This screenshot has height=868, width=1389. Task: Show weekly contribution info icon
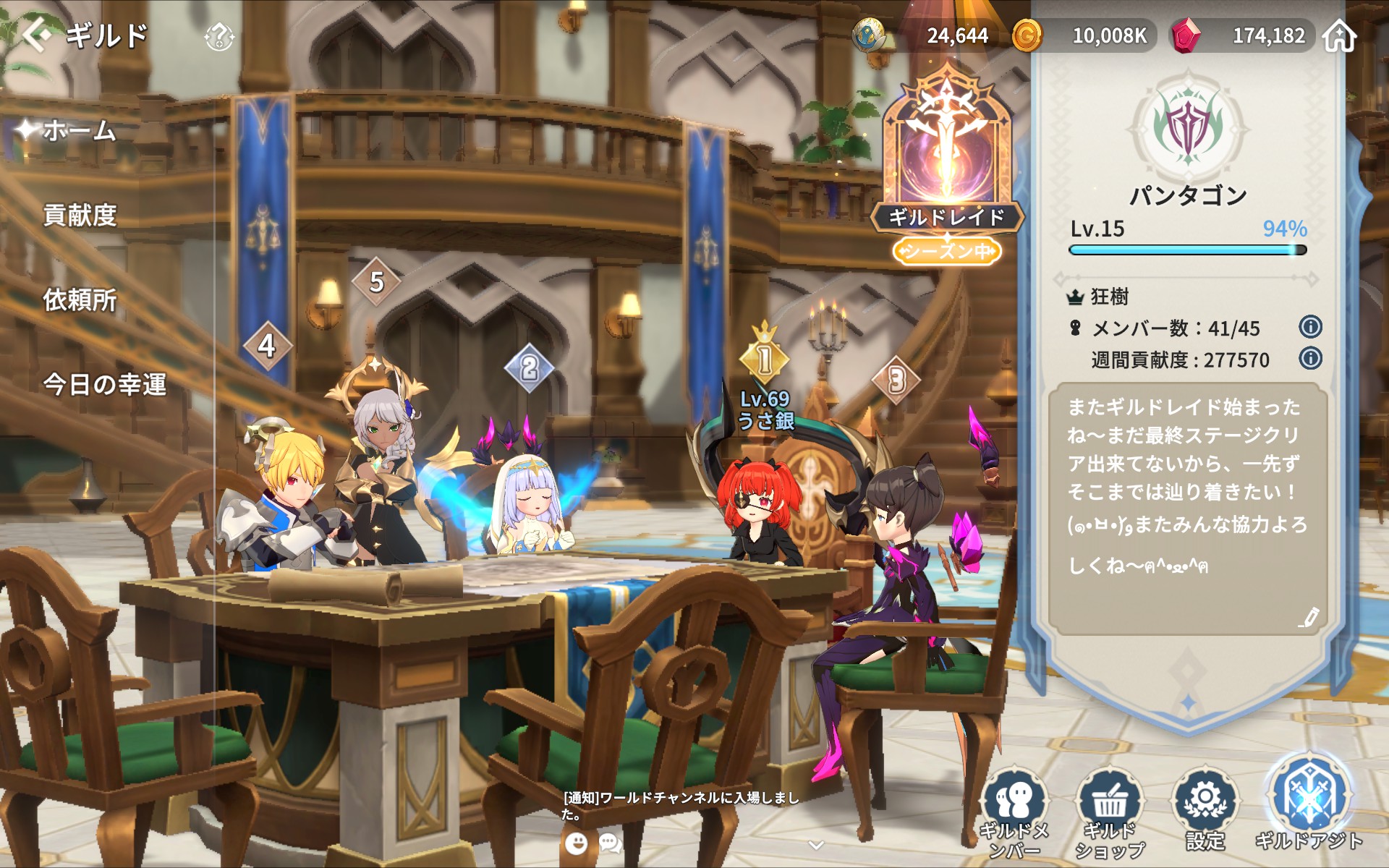tap(1310, 359)
